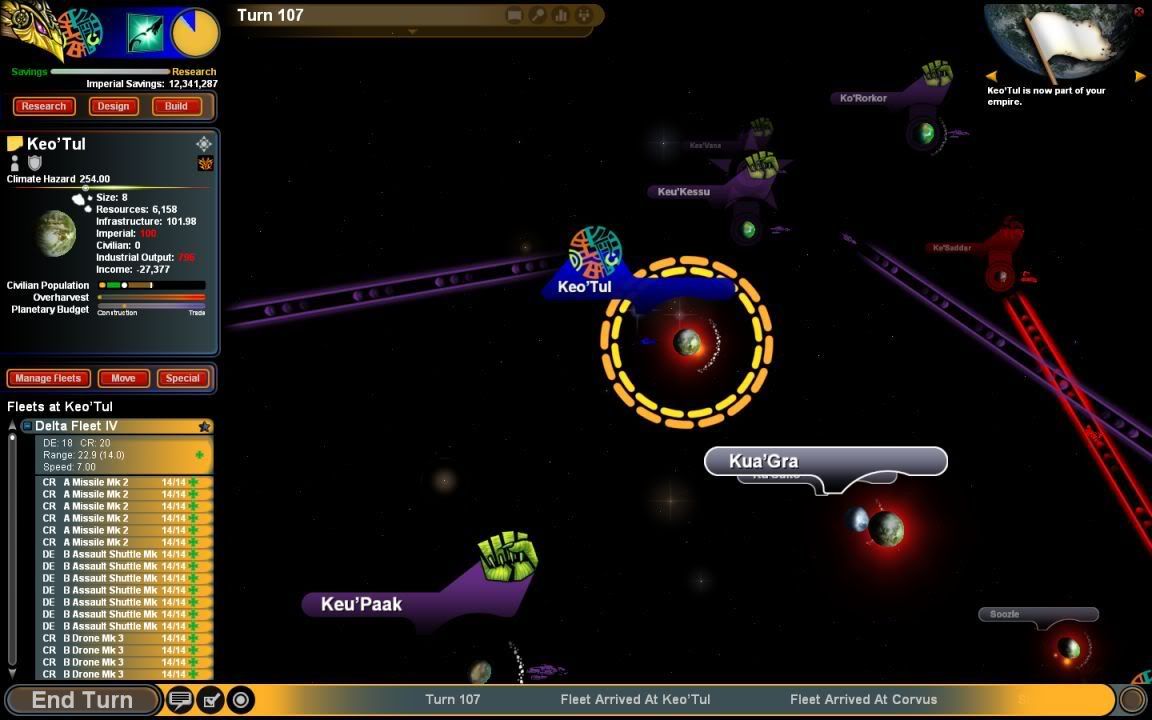1152x720 pixels.
Task: Open the checklist icon beside End Turn
Action: tap(211, 699)
